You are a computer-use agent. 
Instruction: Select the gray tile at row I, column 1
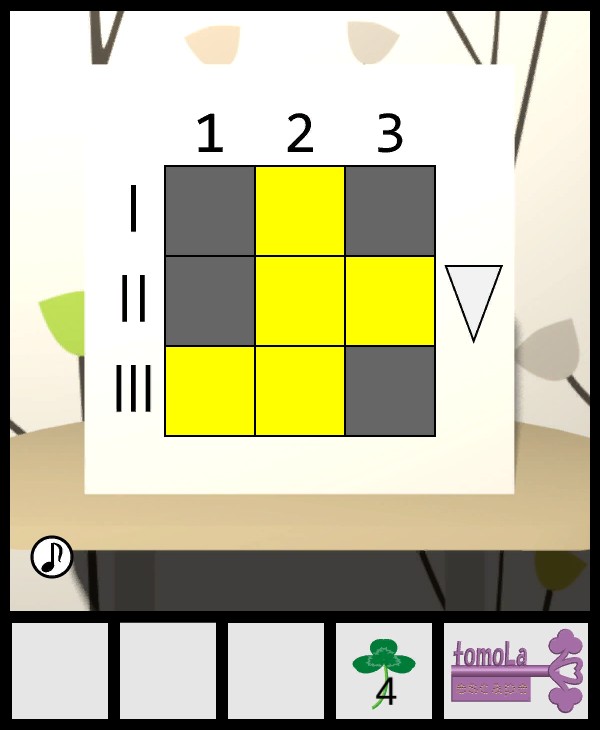pos(210,211)
